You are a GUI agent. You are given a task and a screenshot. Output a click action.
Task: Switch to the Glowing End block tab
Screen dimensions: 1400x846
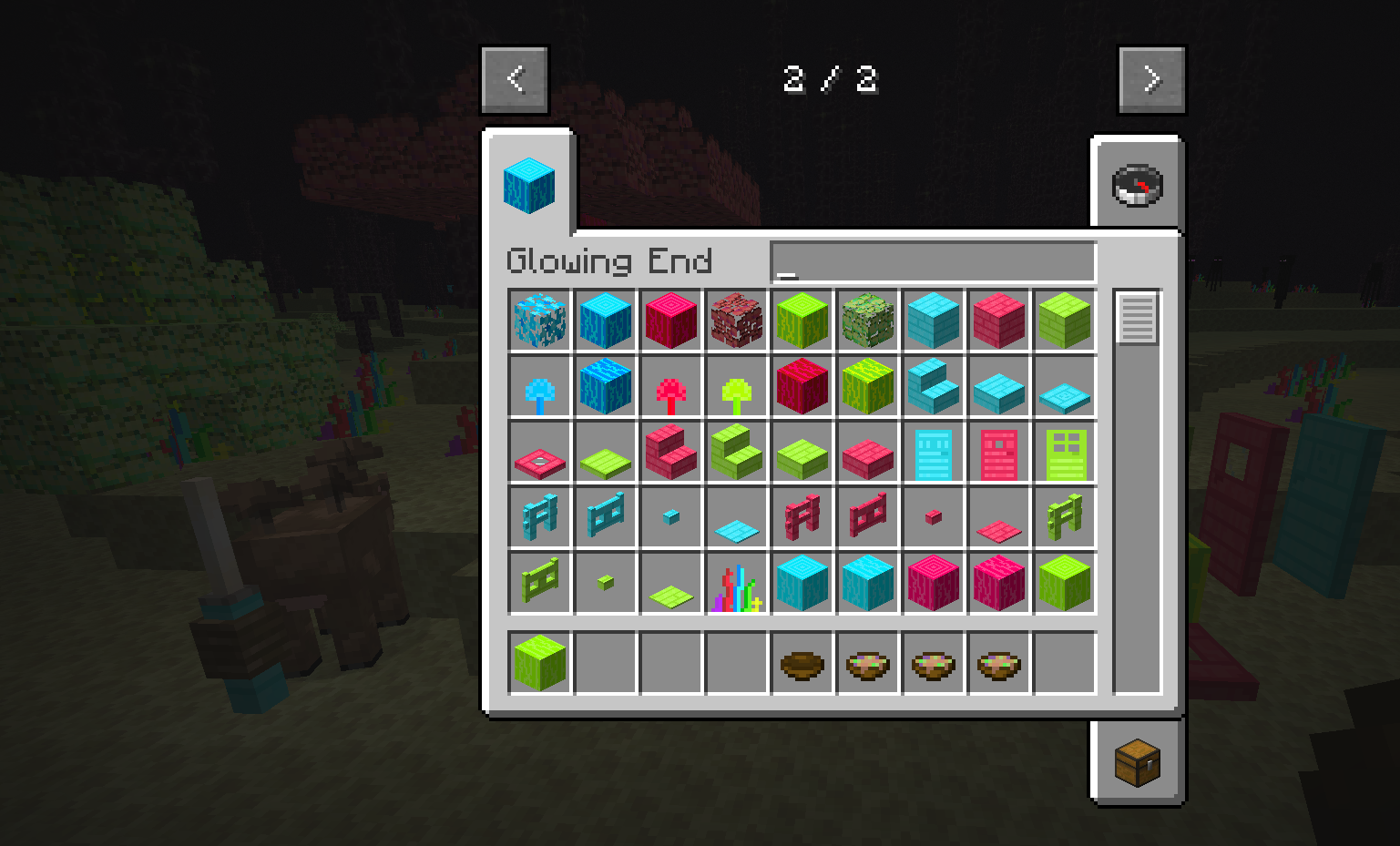(x=528, y=185)
